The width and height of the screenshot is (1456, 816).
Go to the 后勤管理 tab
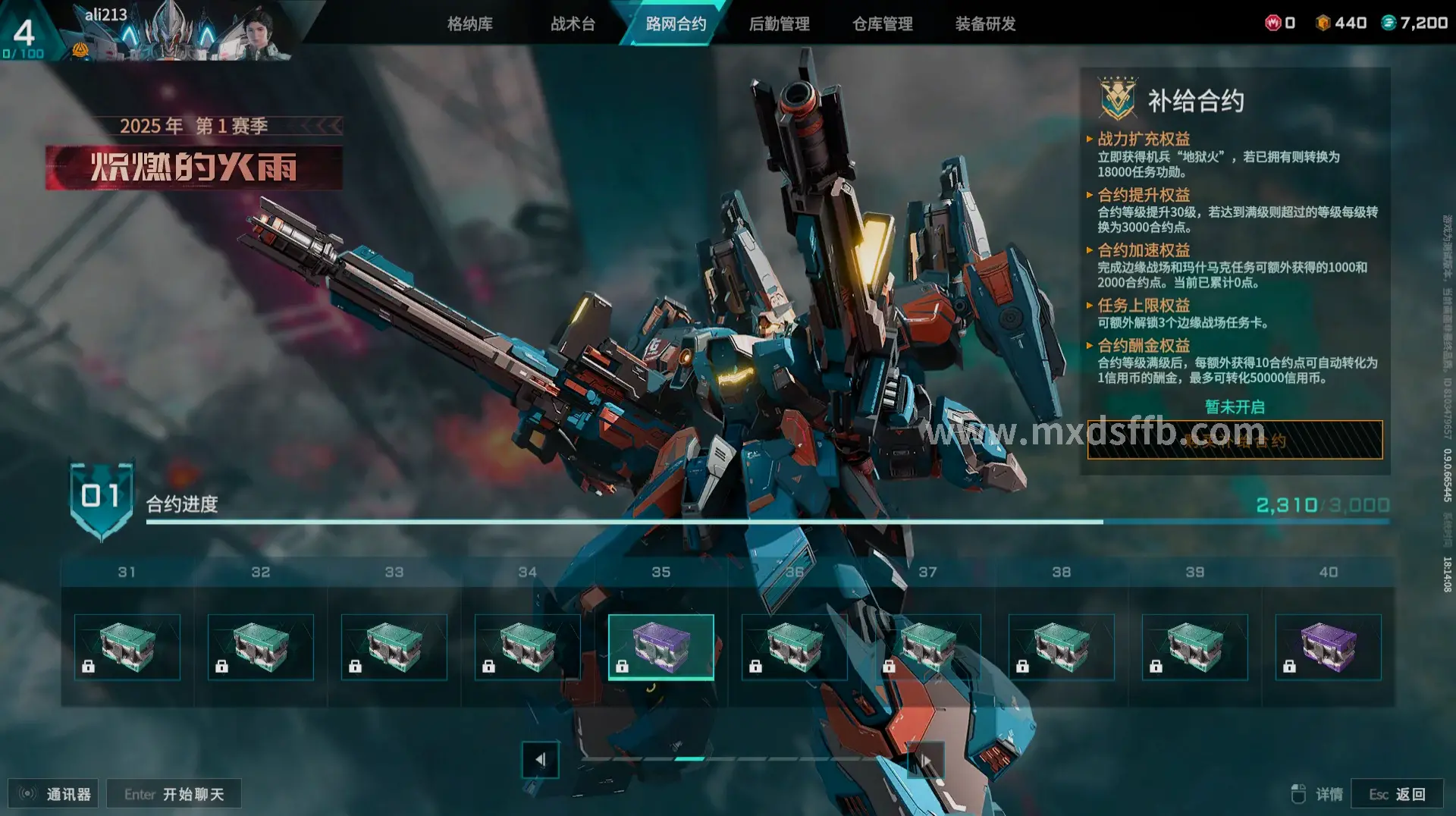pyautogui.click(x=779, y=24)
